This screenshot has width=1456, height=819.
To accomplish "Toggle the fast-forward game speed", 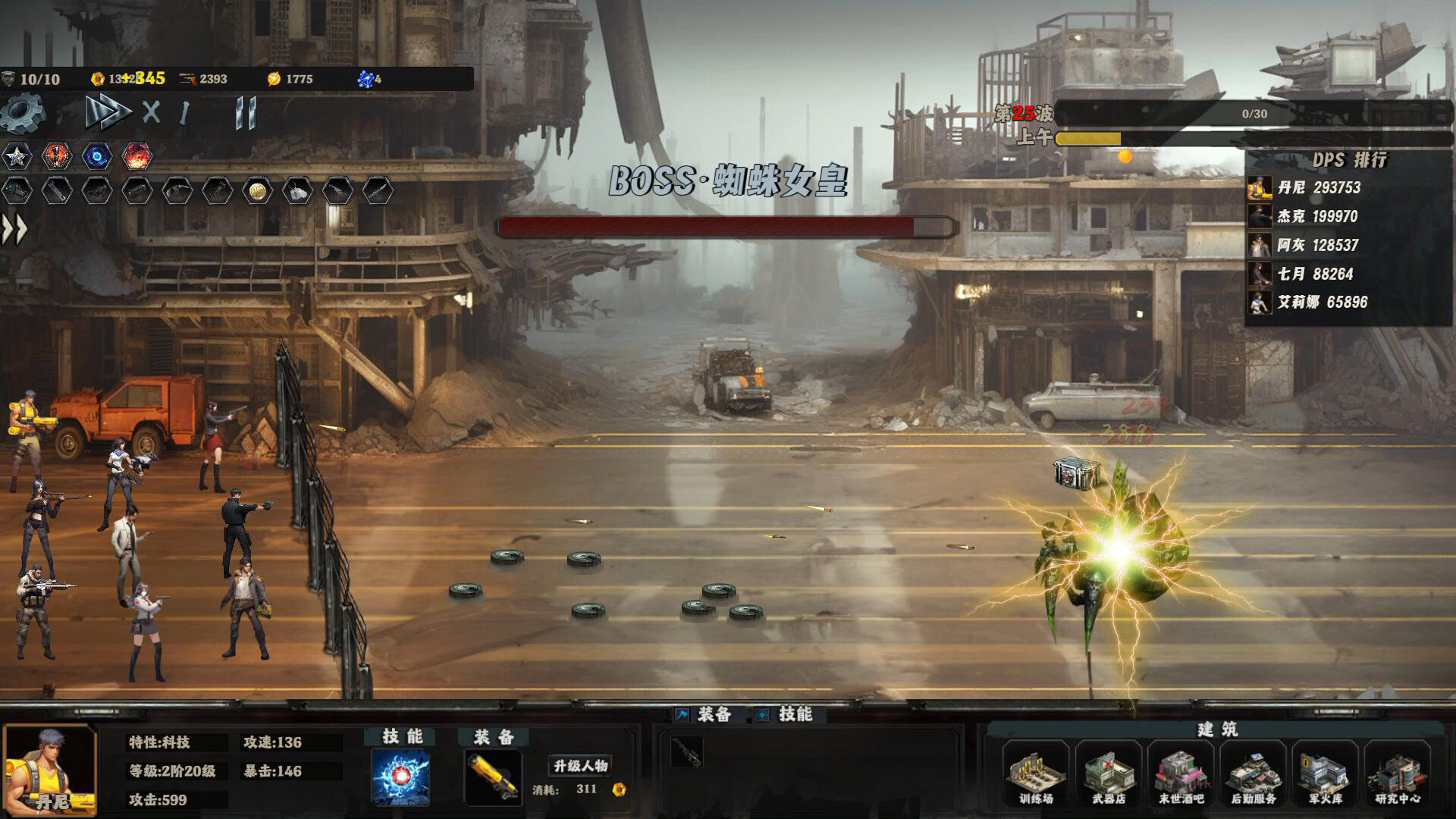I will (x=107, y=113).
